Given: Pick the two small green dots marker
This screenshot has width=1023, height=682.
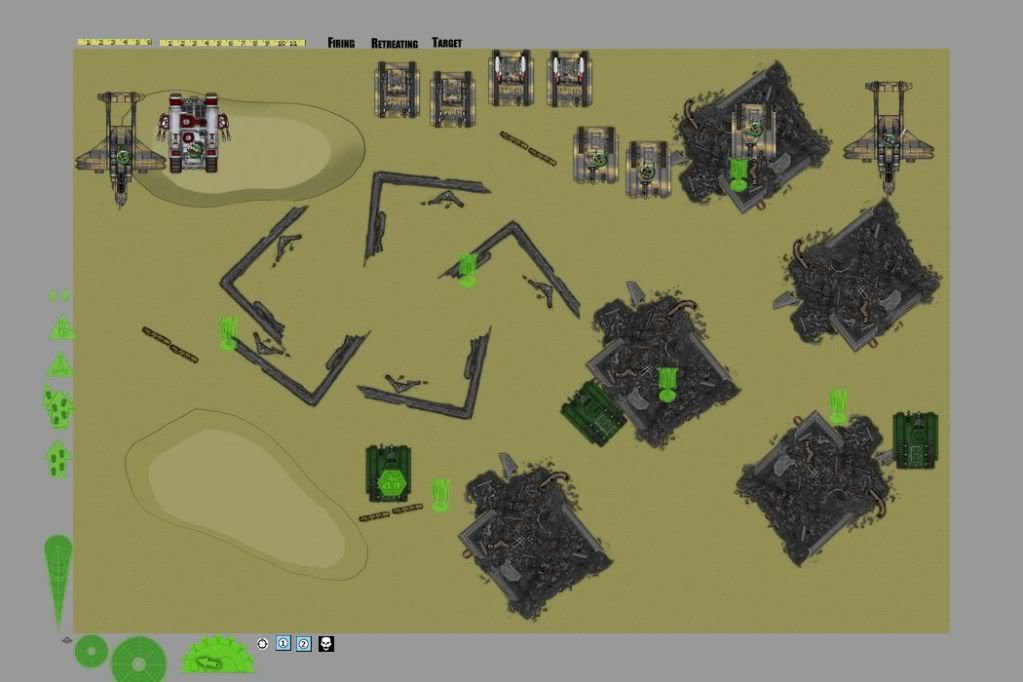Looking at the screenshot, I should tap(59, 296).
